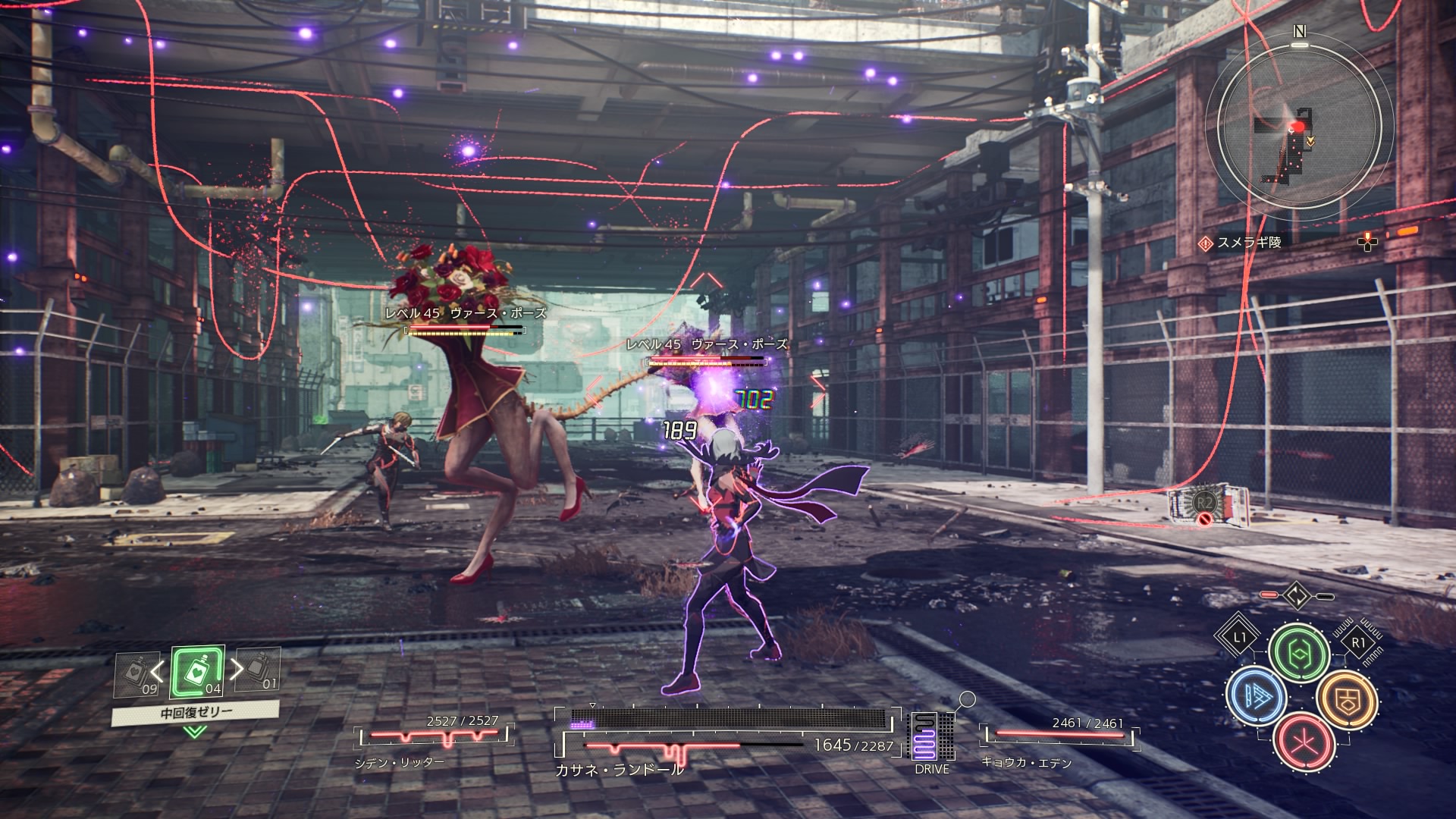
Task: Click the SAS palette swap diamond icon
Action: pos(1297,596)
